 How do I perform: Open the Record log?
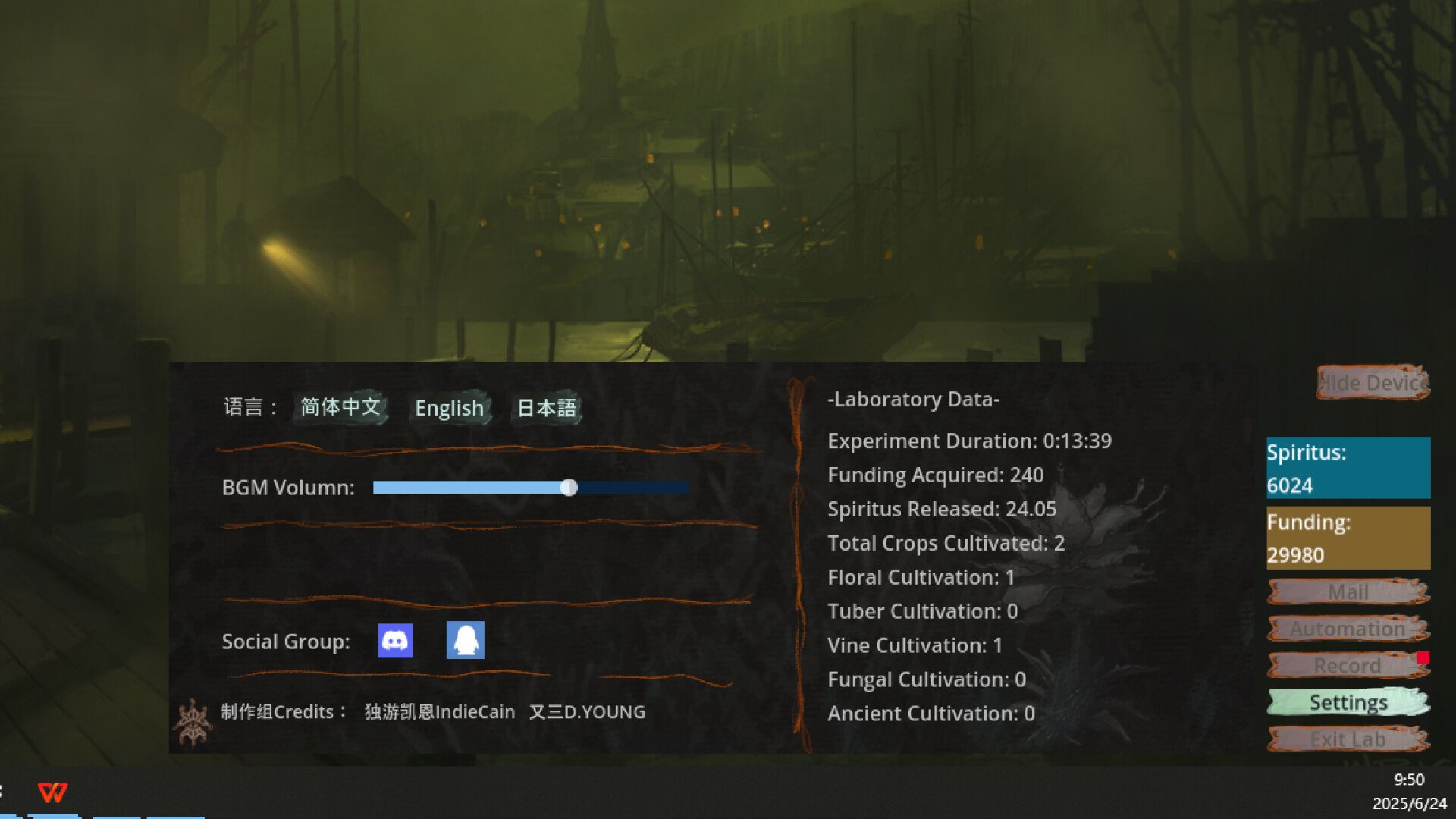(1348, 665)
